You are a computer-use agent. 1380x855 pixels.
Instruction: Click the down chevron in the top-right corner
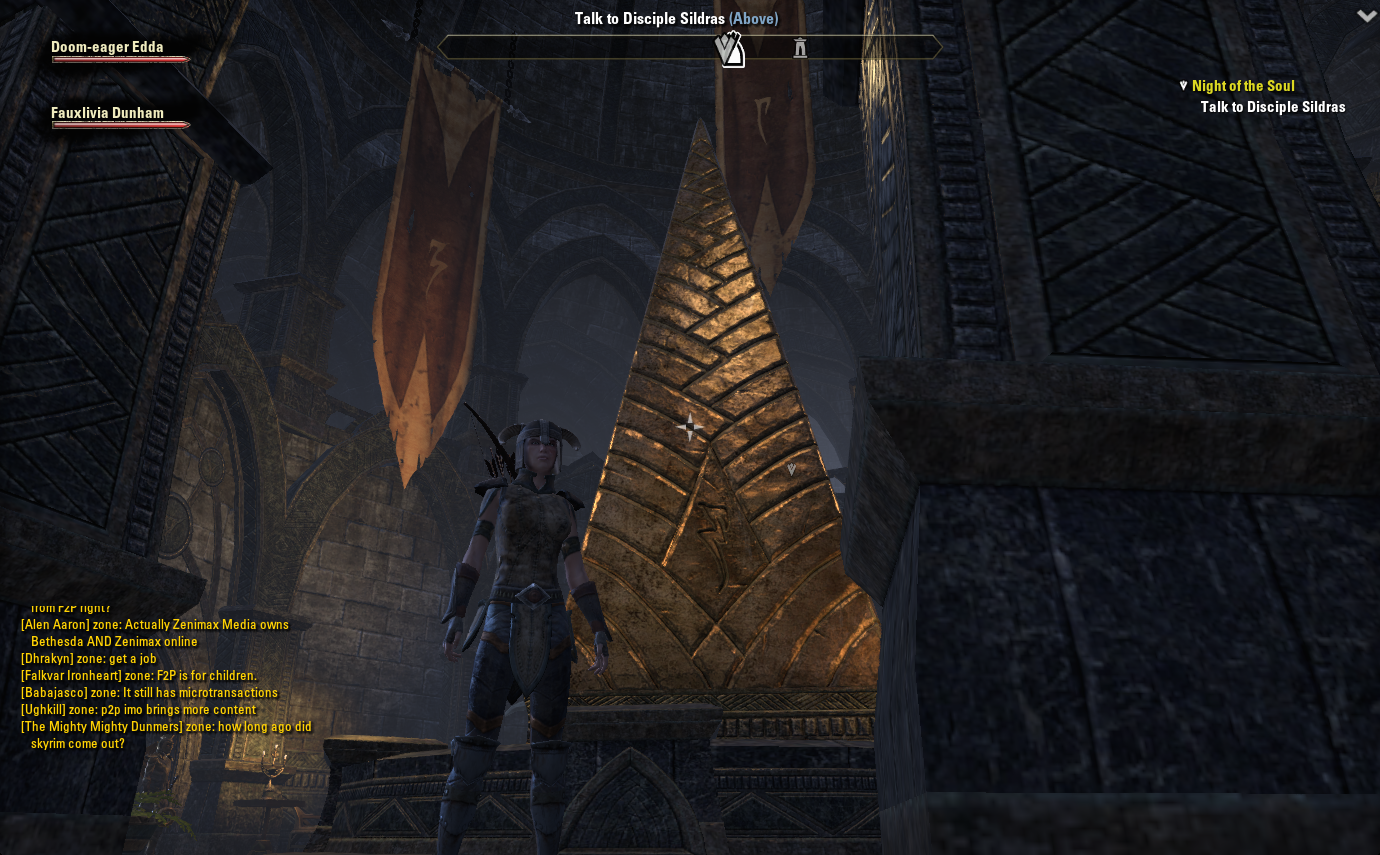click(x=1366, y=16)
